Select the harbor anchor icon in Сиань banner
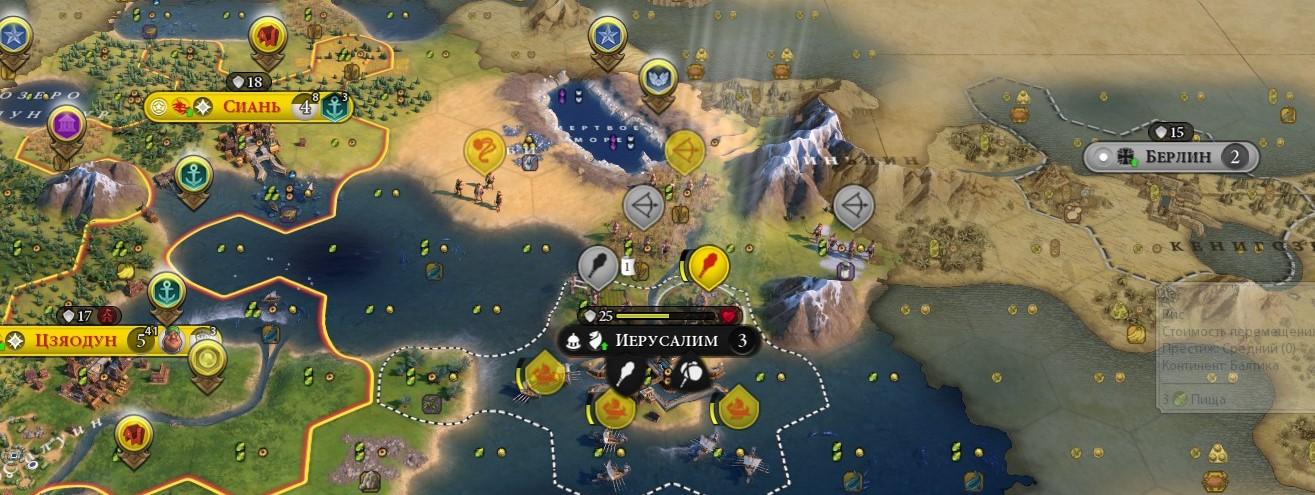This screenshot has height=495, width=1315. coord(335,107)
